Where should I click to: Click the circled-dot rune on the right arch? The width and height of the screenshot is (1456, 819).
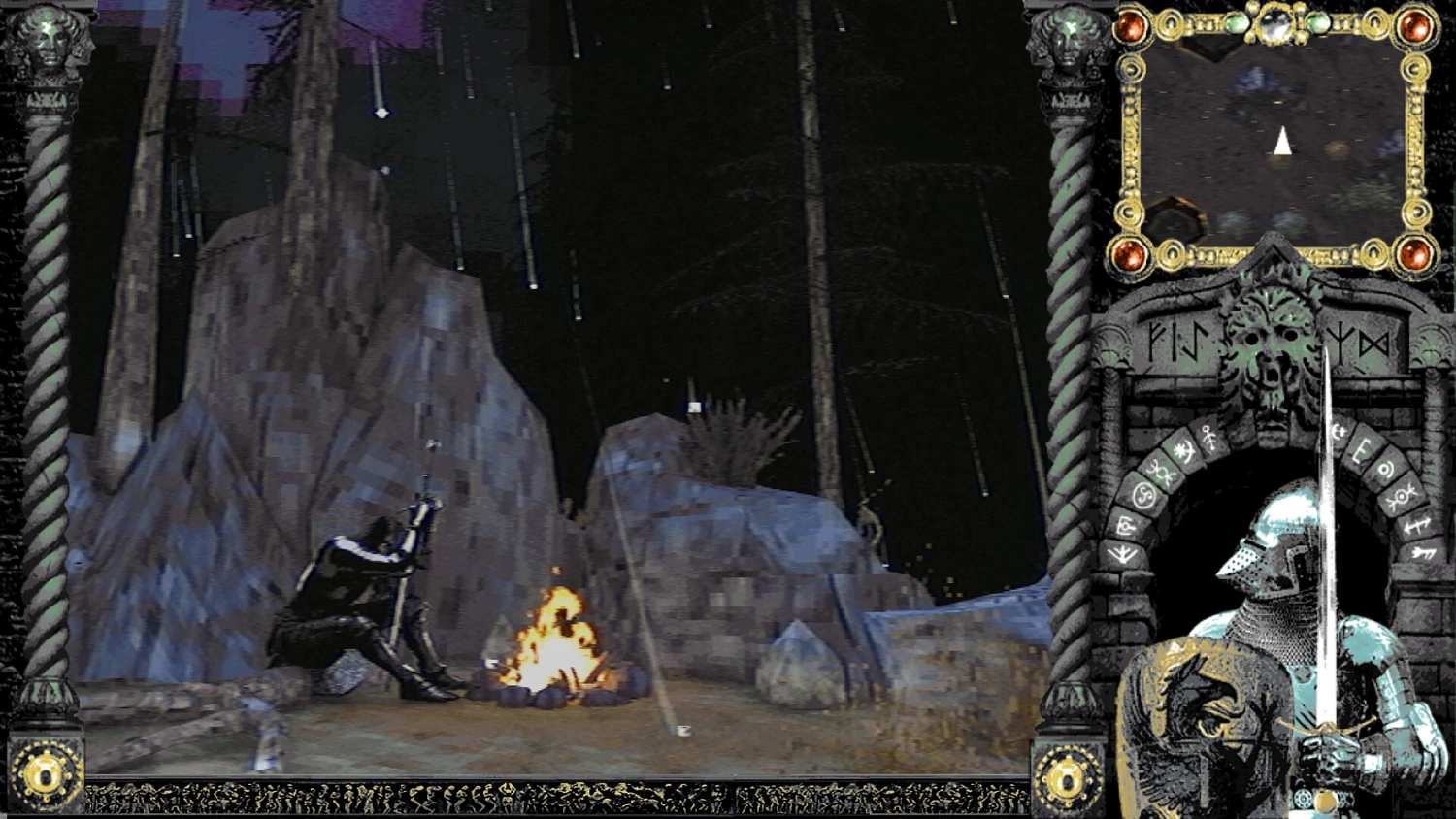click(1384, 470)
